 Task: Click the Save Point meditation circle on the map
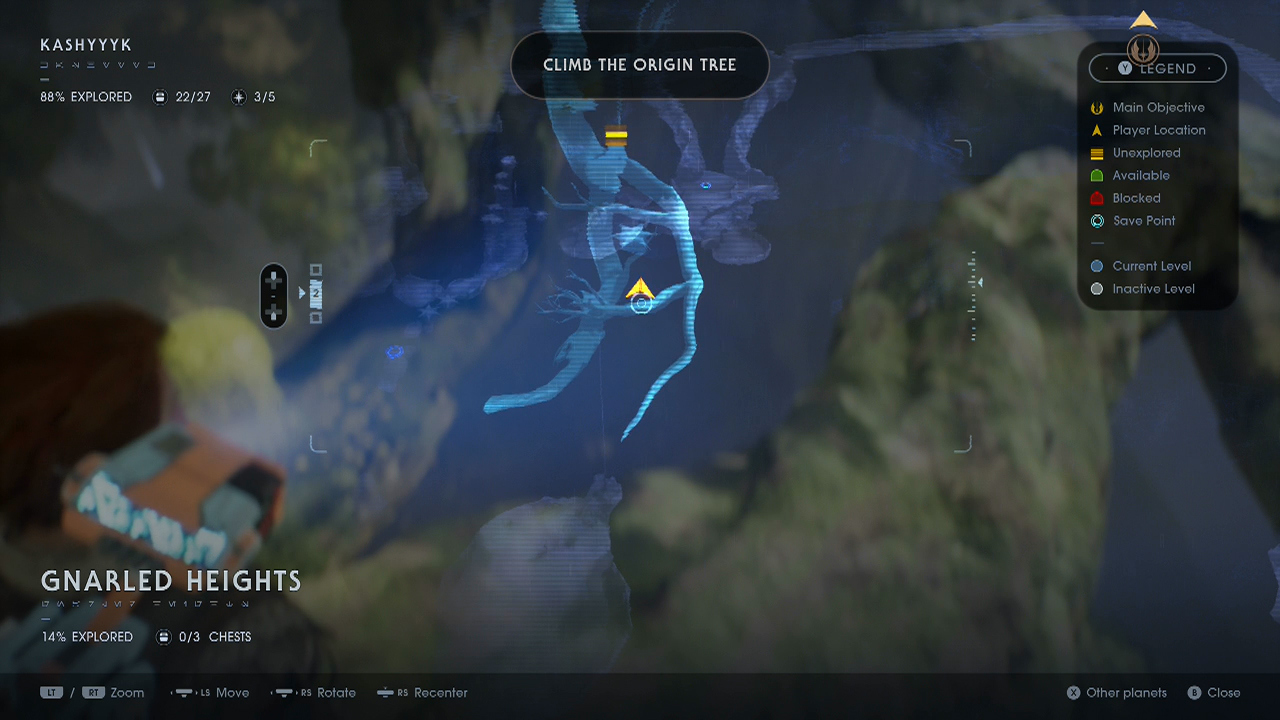point(642,303)
